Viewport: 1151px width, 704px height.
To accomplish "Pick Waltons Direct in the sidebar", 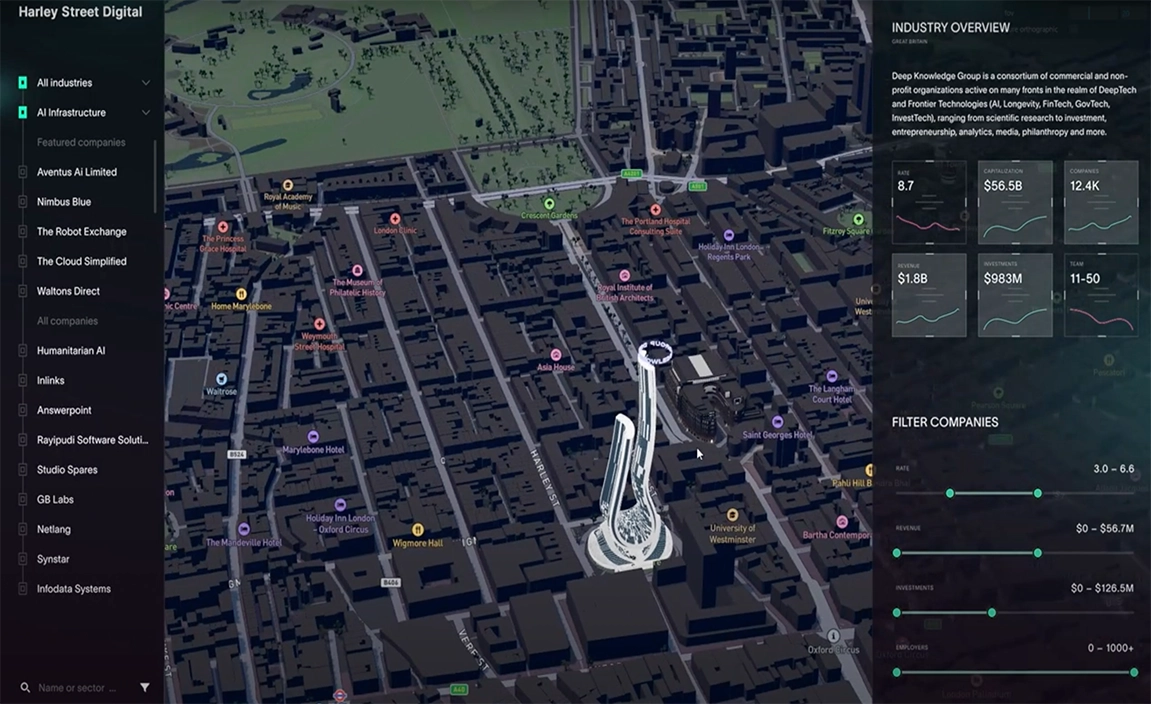I will pyautogui.click(x=68, y=292).
